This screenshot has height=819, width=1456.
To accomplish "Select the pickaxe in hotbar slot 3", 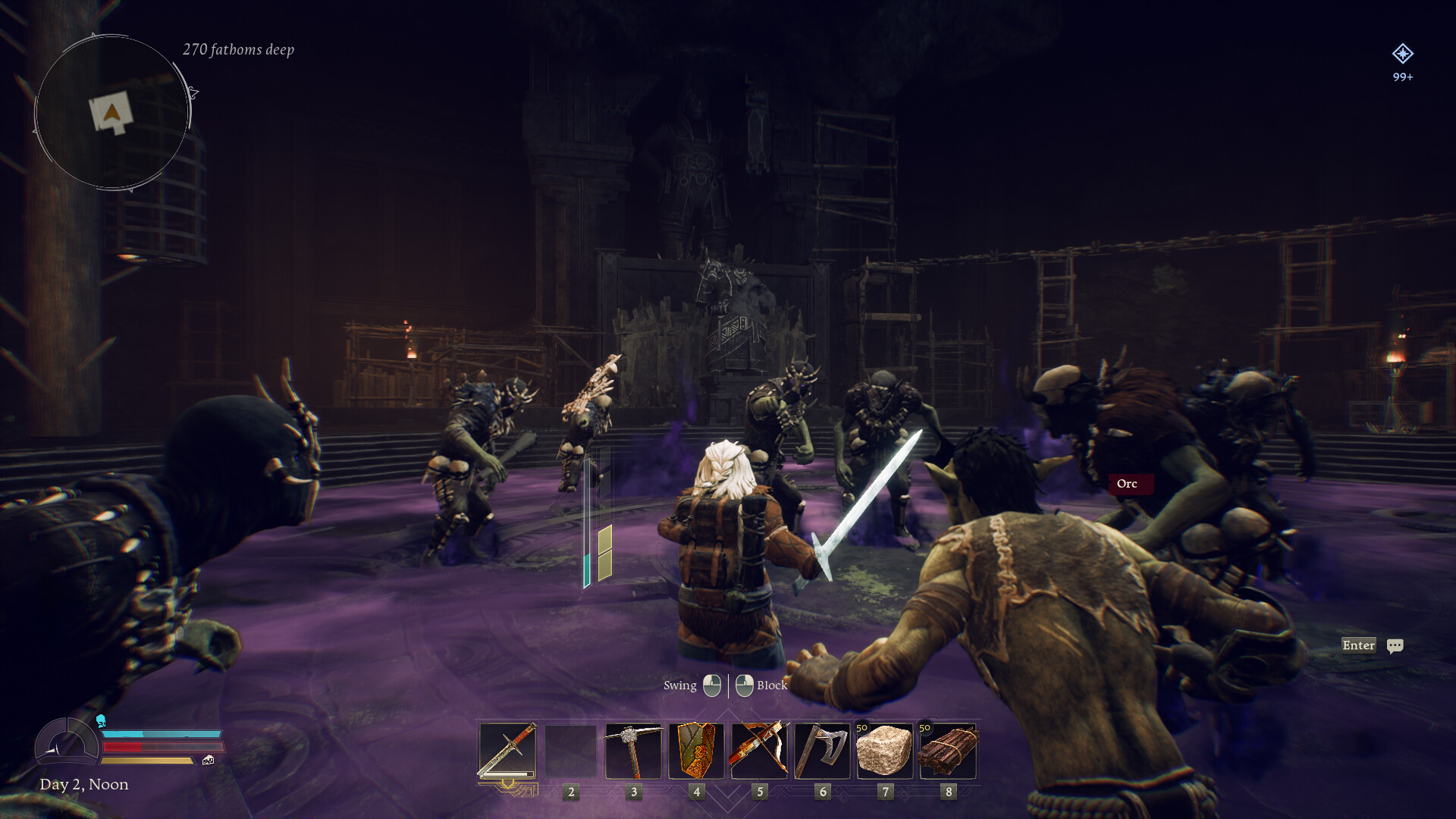I will [x=633, y=752].
